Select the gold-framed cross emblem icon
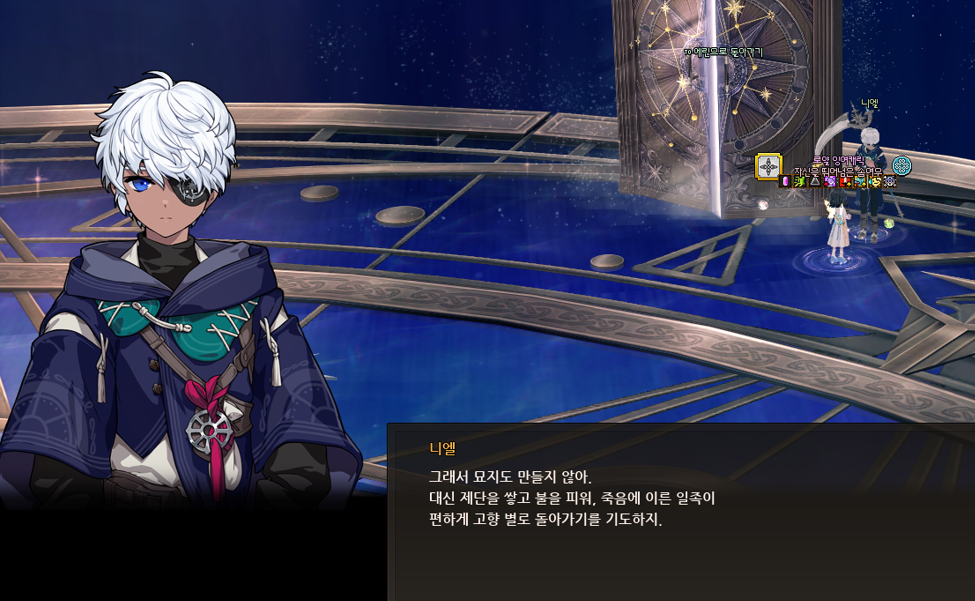This screenshot has height=601, width=975. coord(768,166)
